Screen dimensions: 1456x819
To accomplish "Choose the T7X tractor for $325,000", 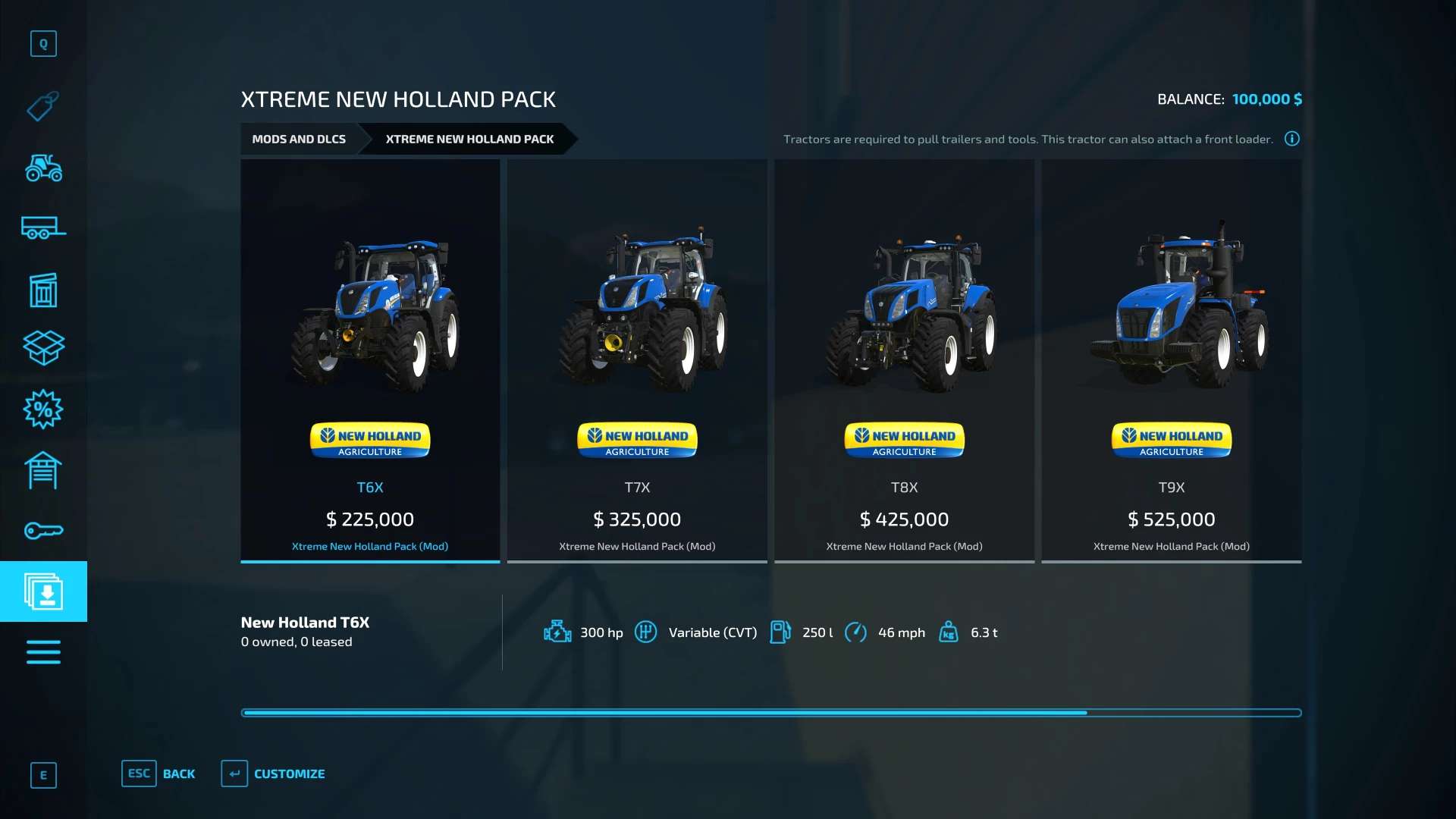I will pos(637,360).
